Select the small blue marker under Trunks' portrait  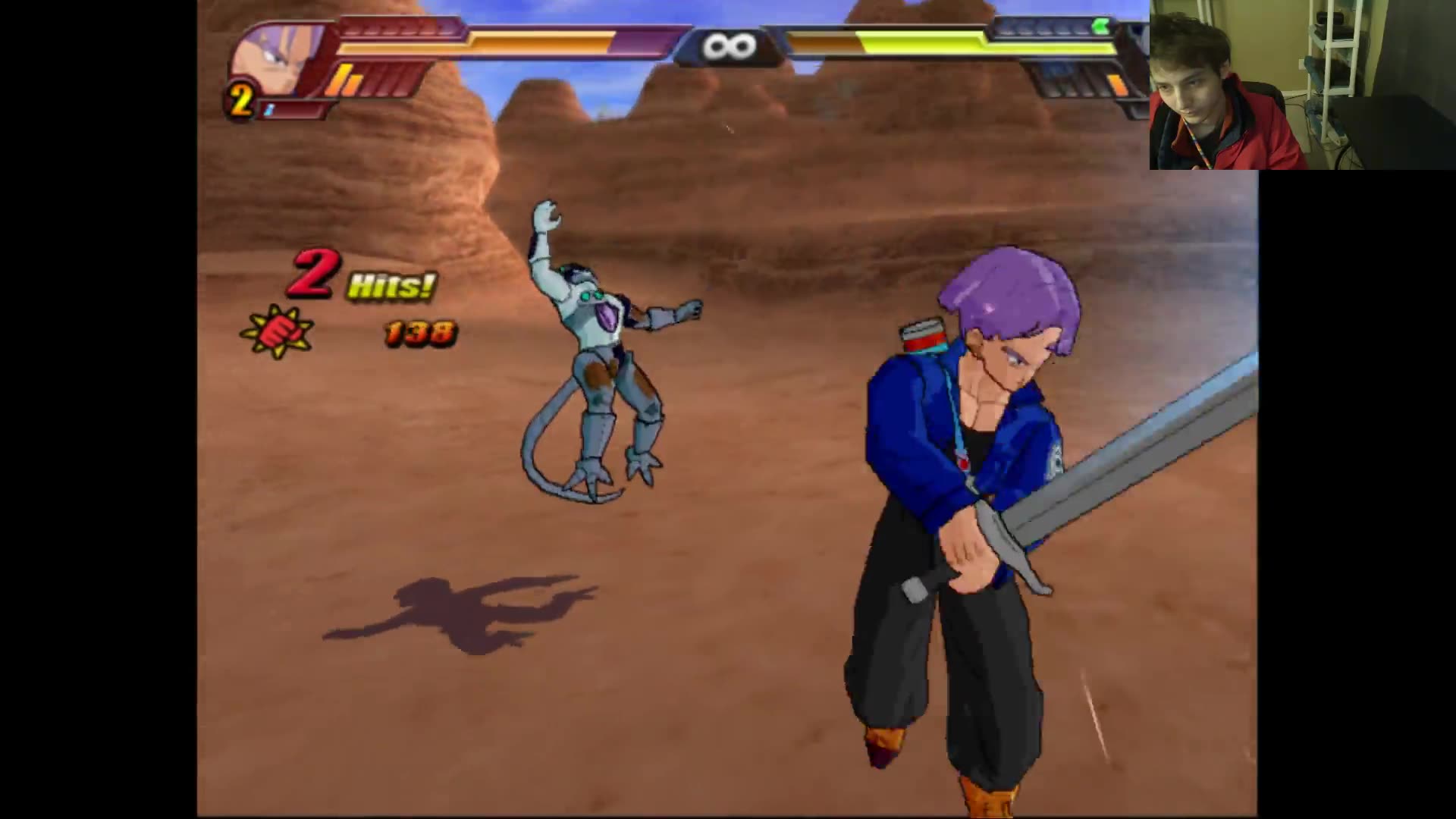click(268, 110)
